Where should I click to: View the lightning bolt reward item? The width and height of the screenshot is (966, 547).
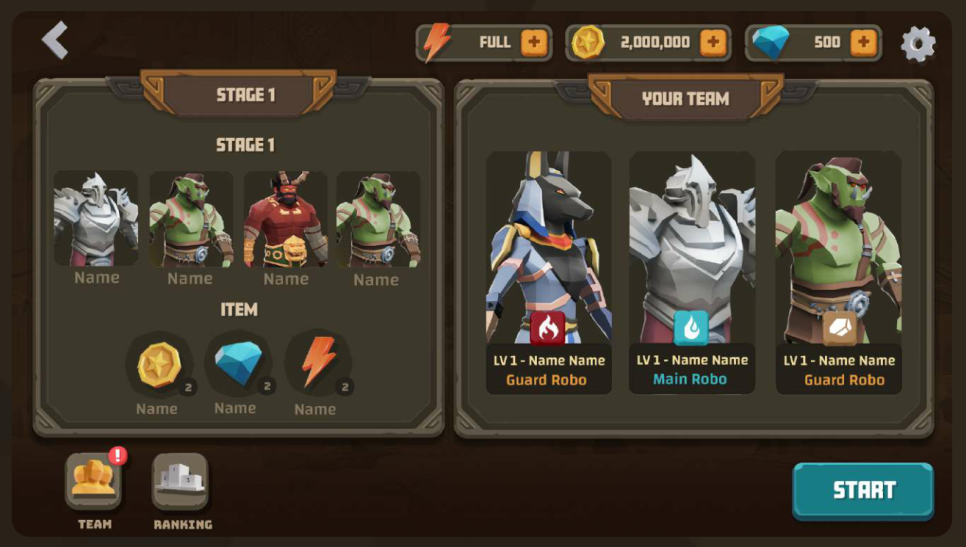(x=317, y=365)
